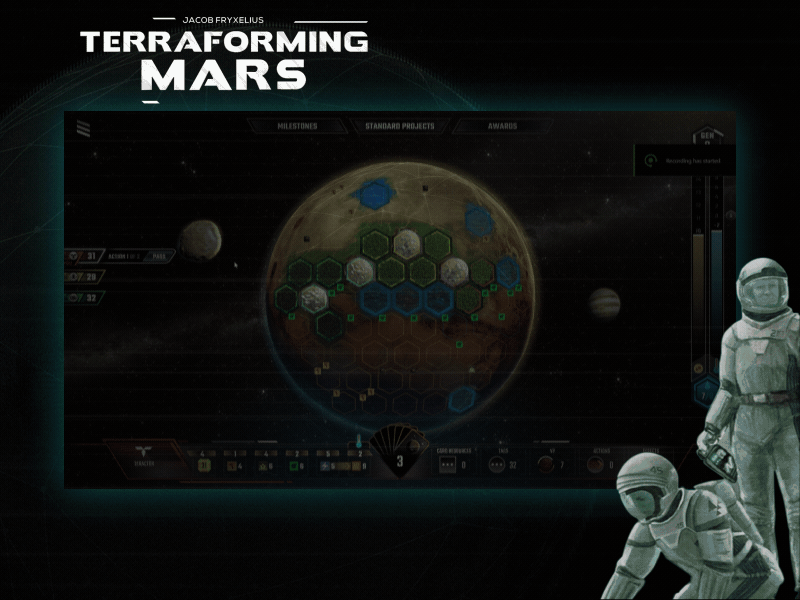Open the Standard Projects panel
Image resolution: width=800 pixels, height=600 pixels.
[x=400, y=127]
